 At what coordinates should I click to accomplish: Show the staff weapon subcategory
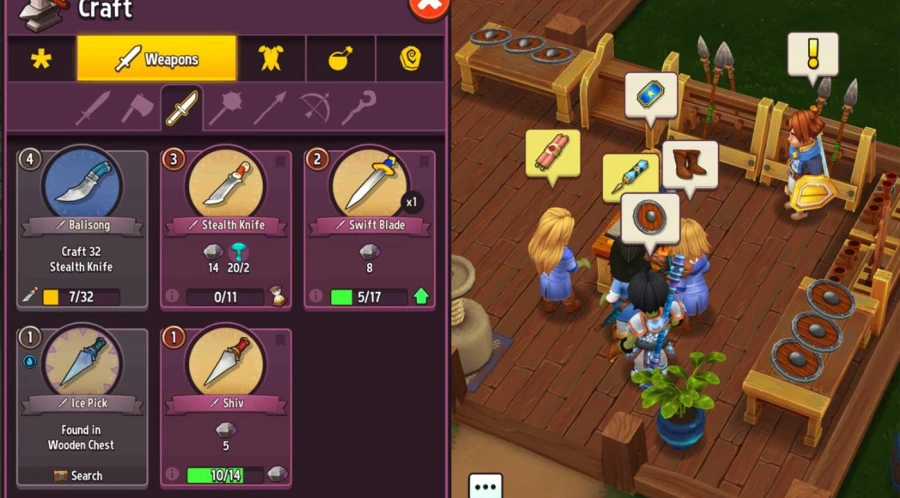(358, 108)
